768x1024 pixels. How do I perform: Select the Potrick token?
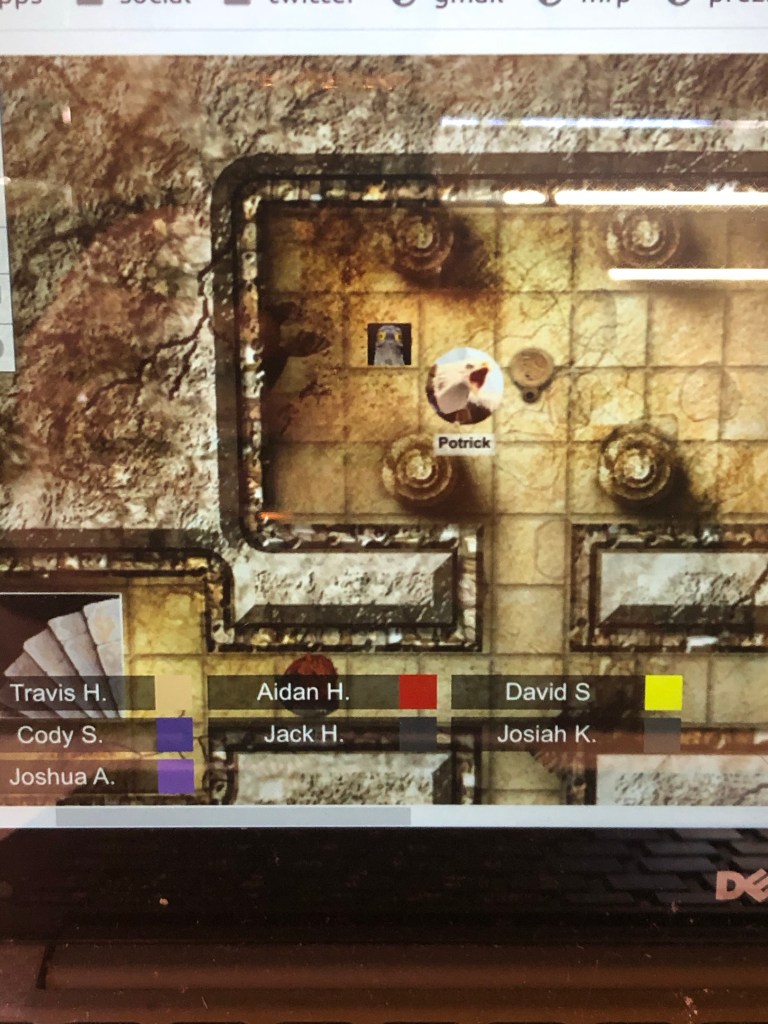464,386
